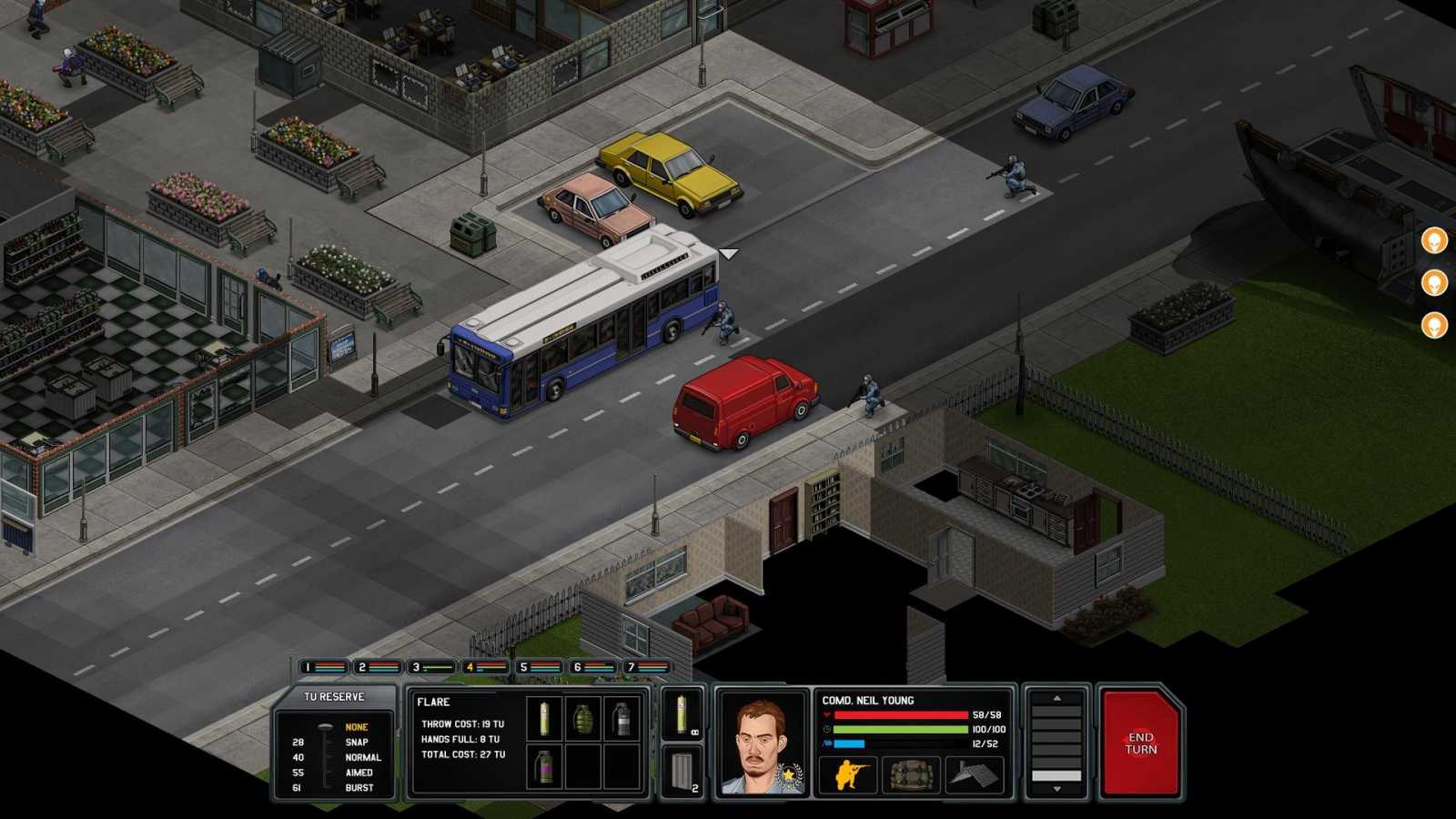This screenshot has height=819, width=1456.
Task: Open the backpack inventory icon
Action: tap(911, 774)
